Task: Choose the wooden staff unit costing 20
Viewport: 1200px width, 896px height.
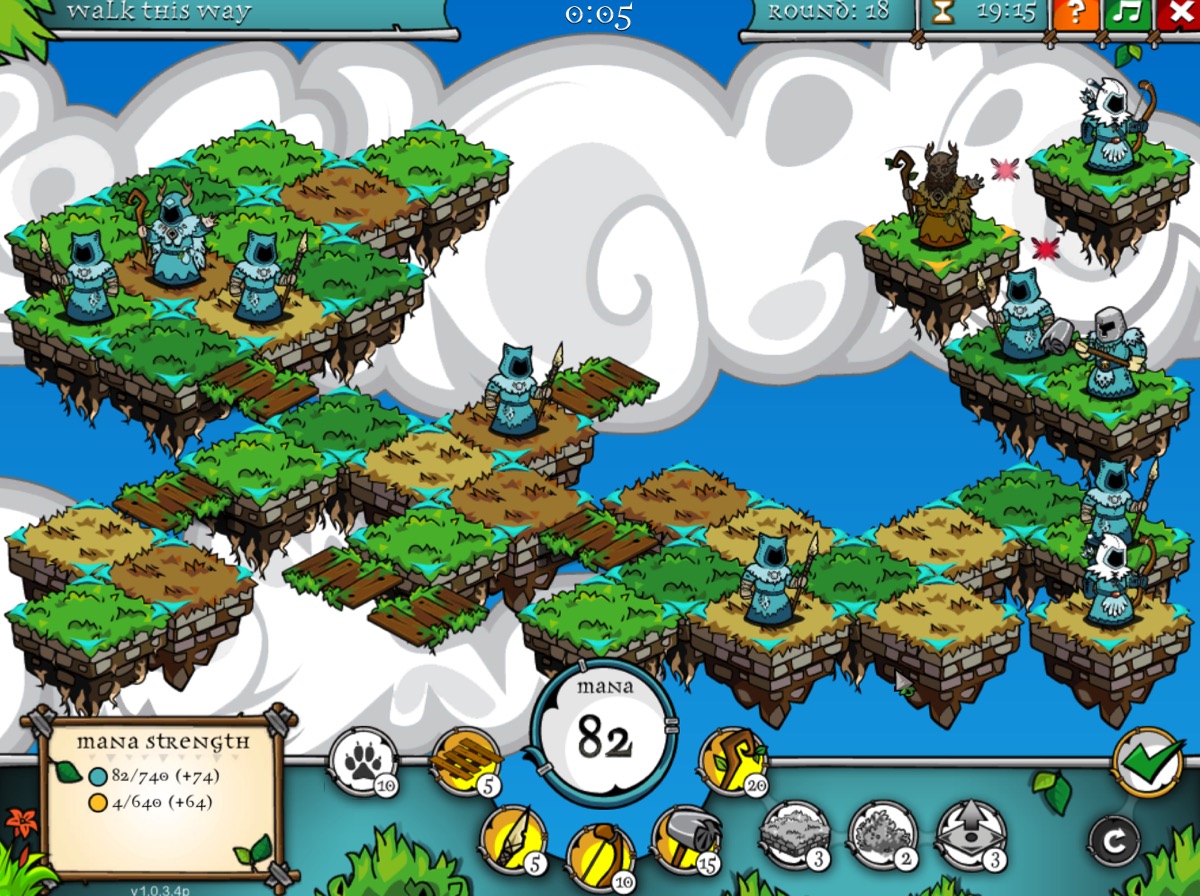Action: coord(732,760)
